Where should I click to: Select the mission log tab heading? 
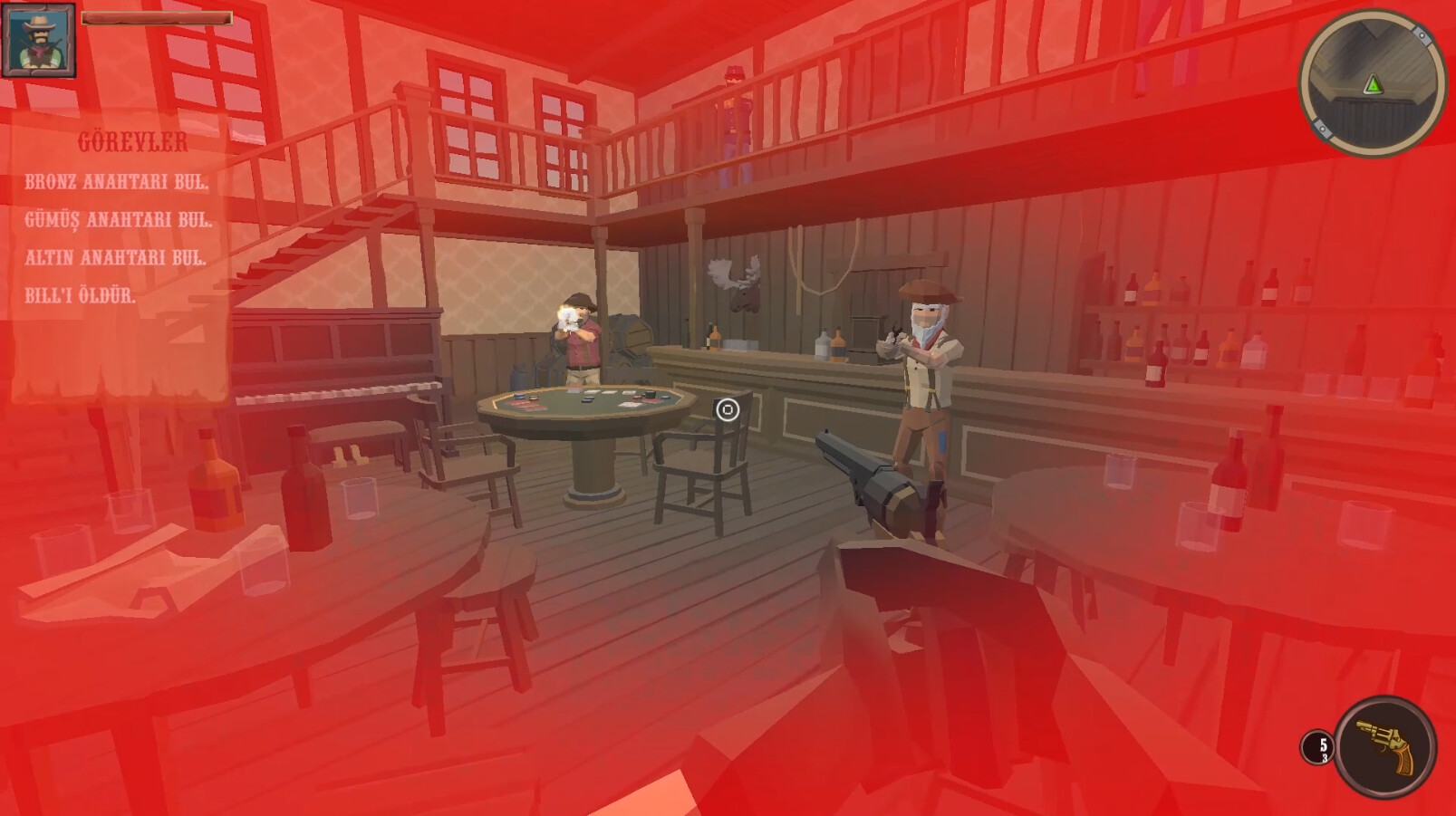pos(132,141)
